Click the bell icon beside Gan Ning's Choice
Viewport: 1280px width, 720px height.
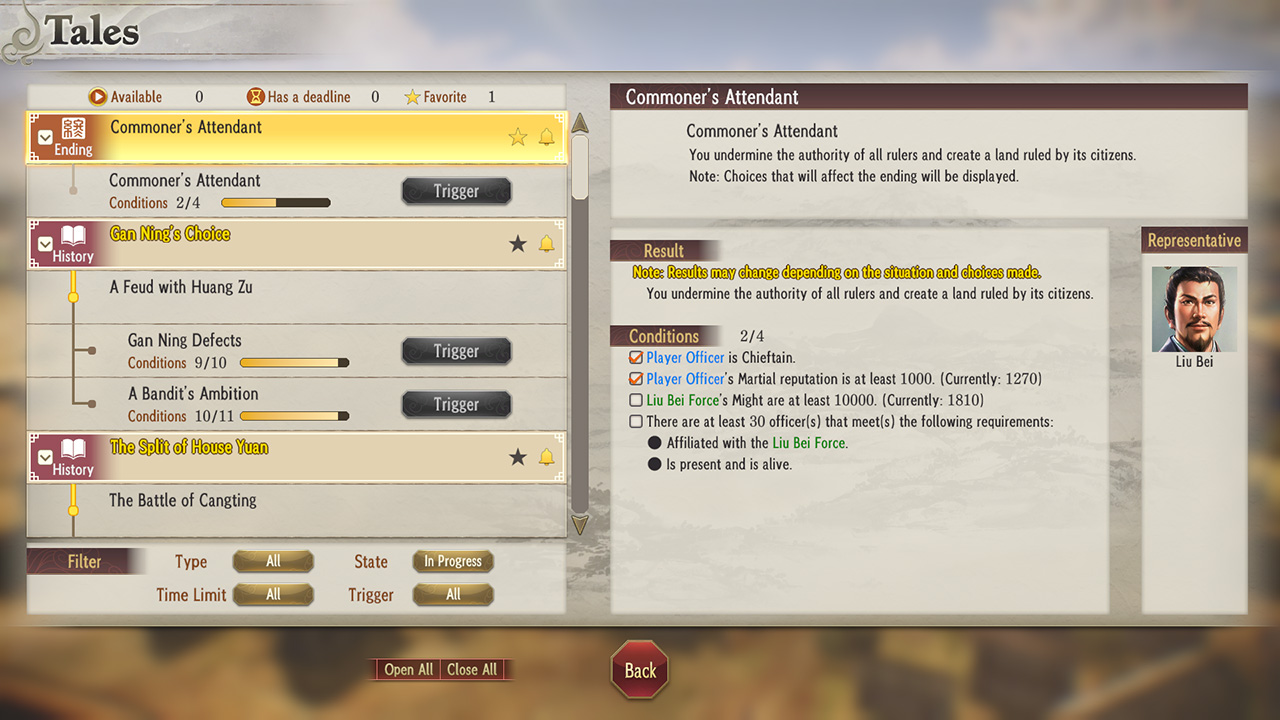pyautogui.click(x=547, y=243)
